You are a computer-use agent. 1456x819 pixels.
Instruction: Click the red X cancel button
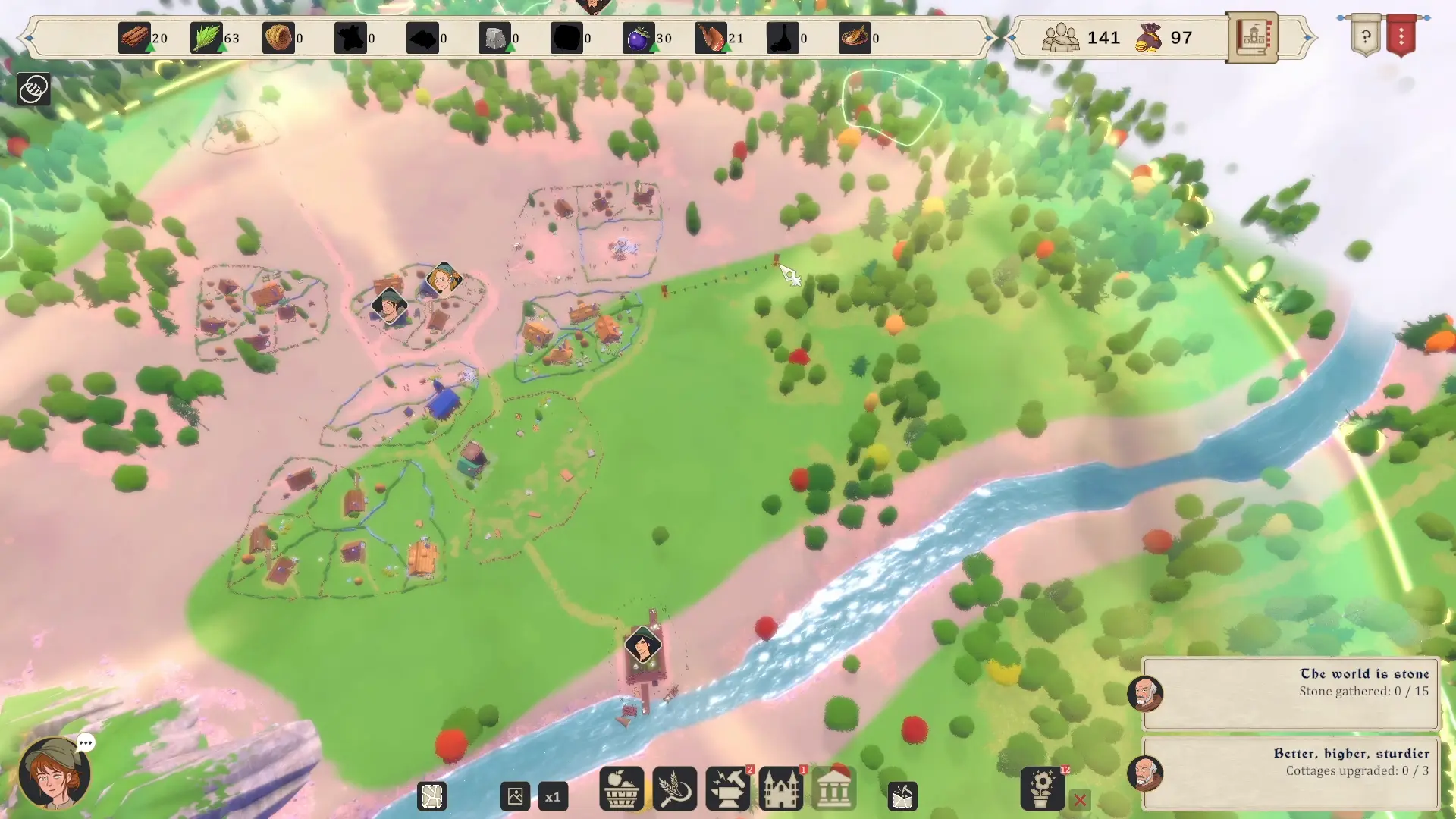click(1080, 799)
